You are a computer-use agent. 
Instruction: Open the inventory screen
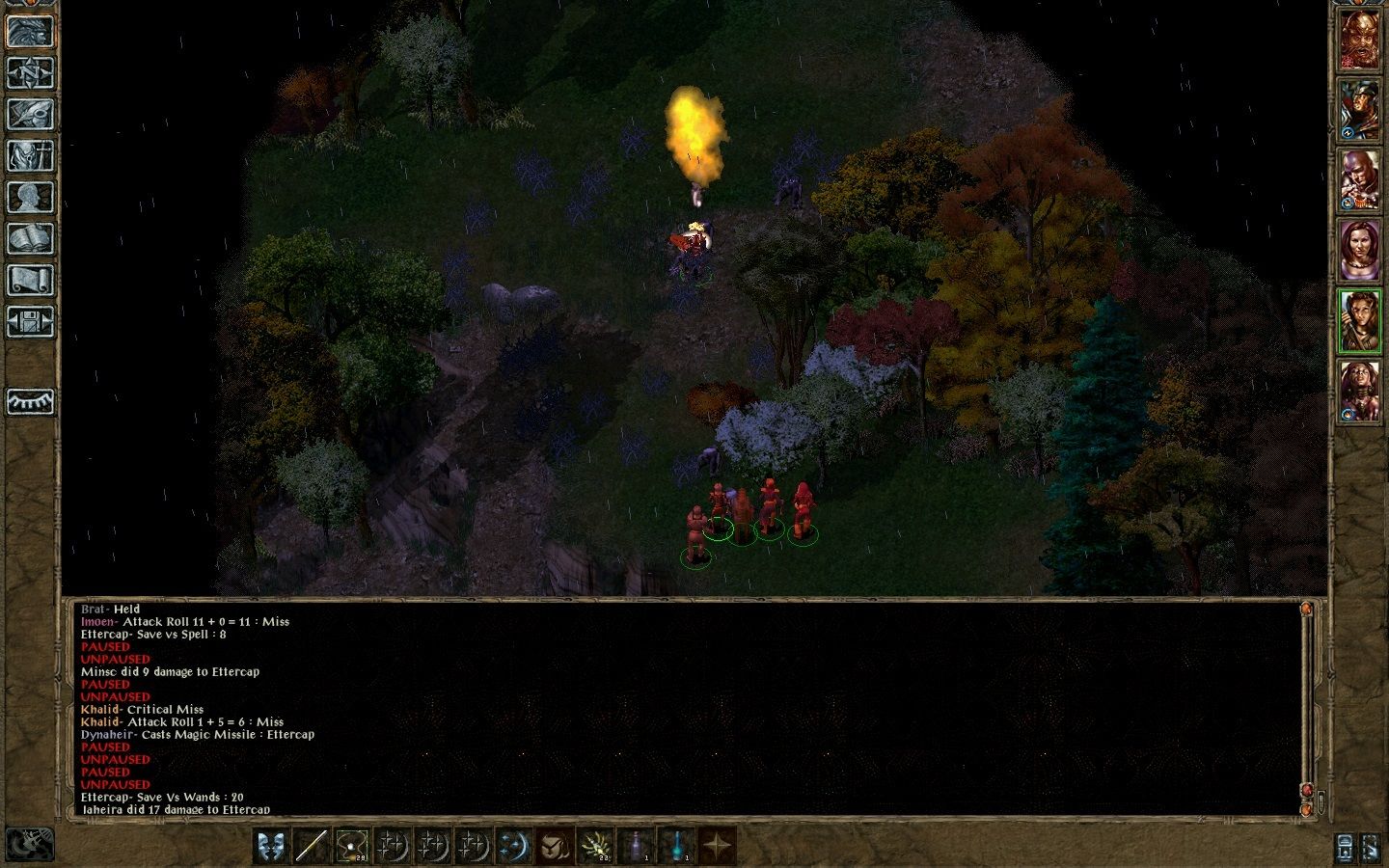30,155
